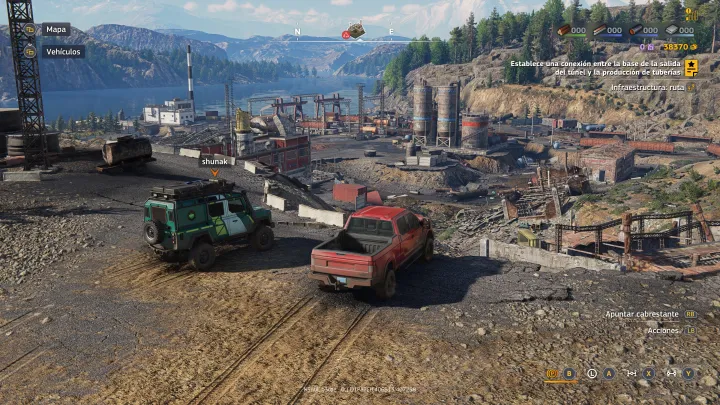Toggle the parking brake icon
The image size is (720, 405).
[551, 373]
